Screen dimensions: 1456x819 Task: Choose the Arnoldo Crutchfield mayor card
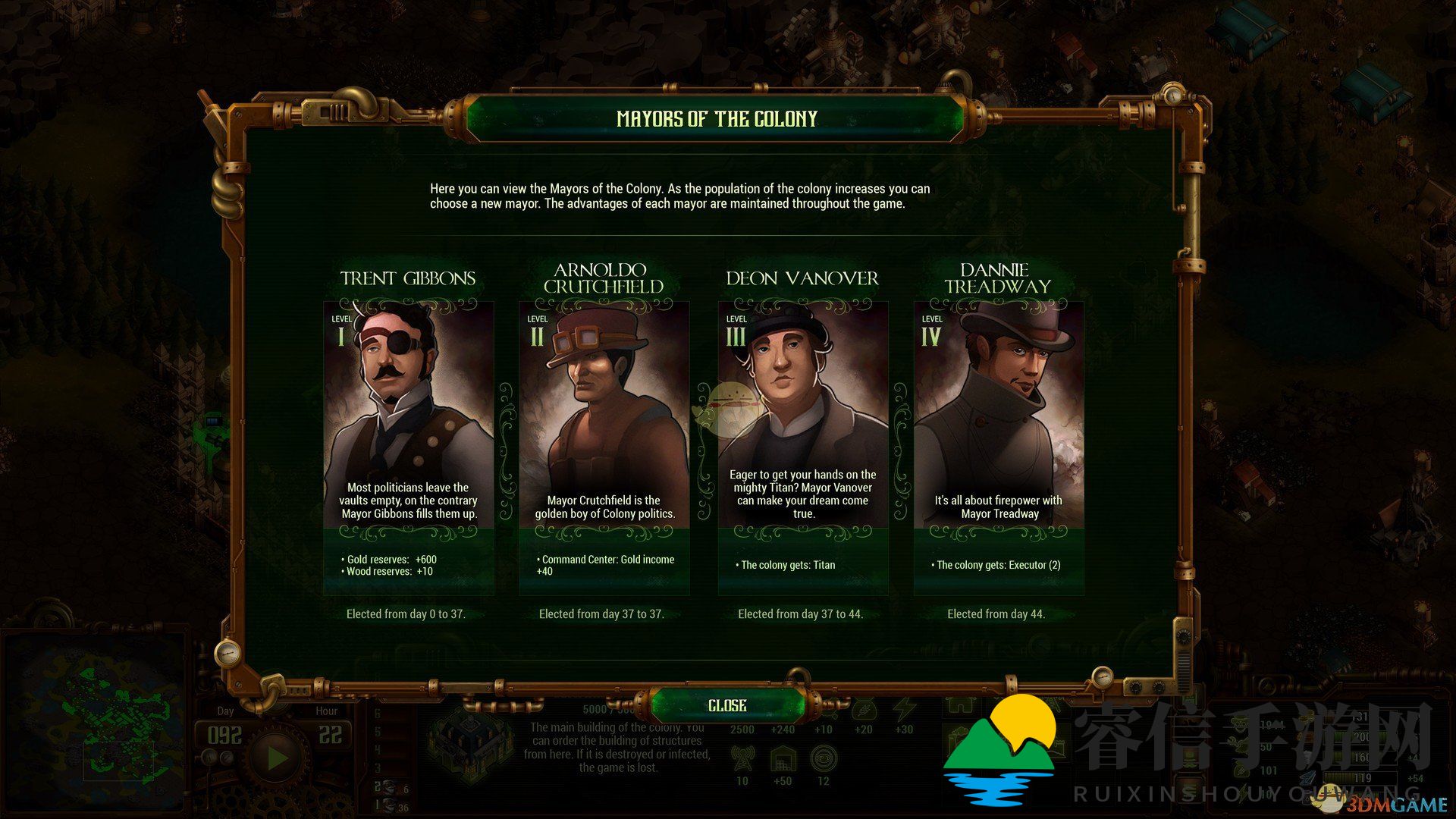[x=604, y=447]
